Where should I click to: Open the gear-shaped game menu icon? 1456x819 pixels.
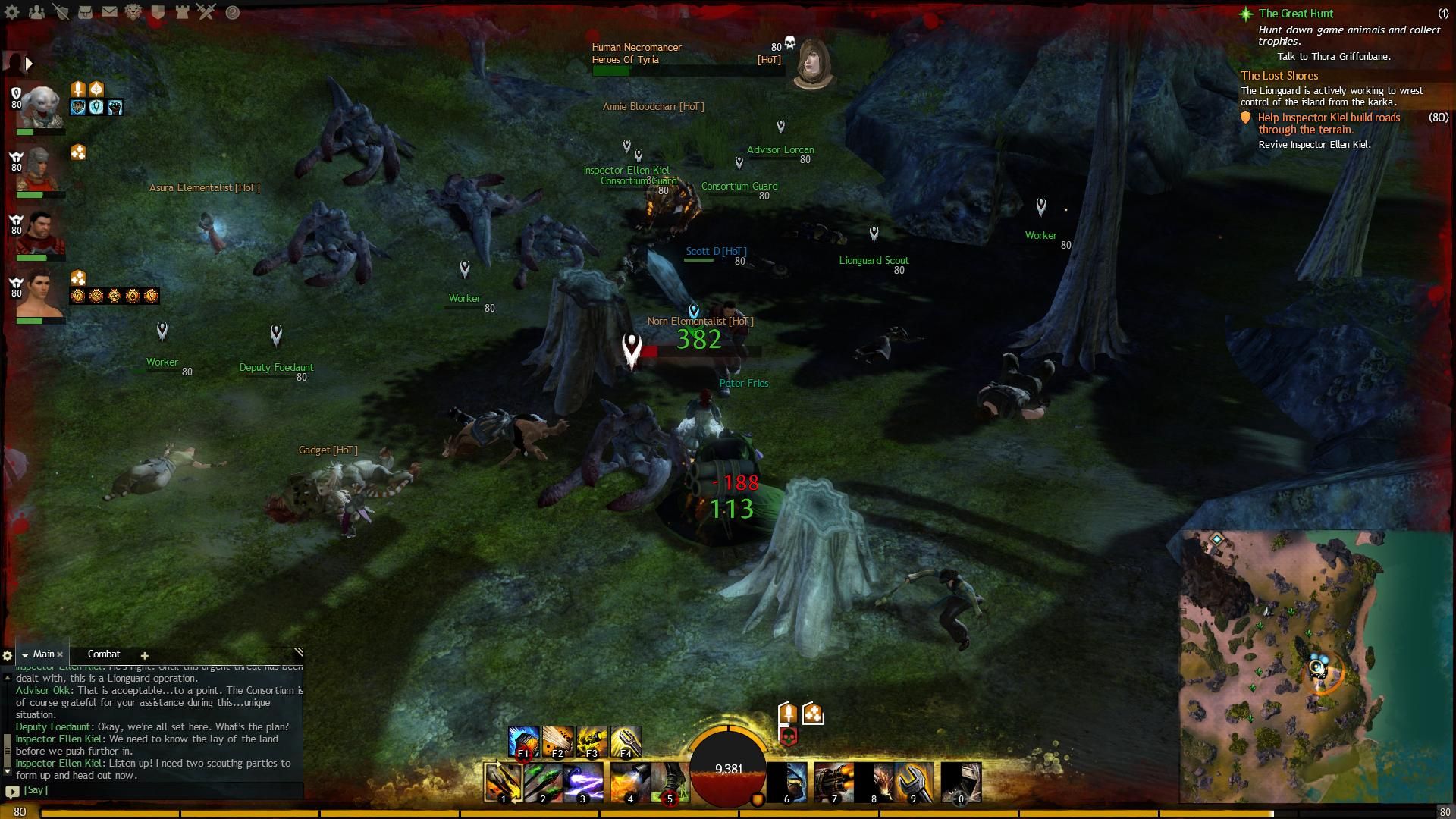pyautogui.click(x=12, y=12)
